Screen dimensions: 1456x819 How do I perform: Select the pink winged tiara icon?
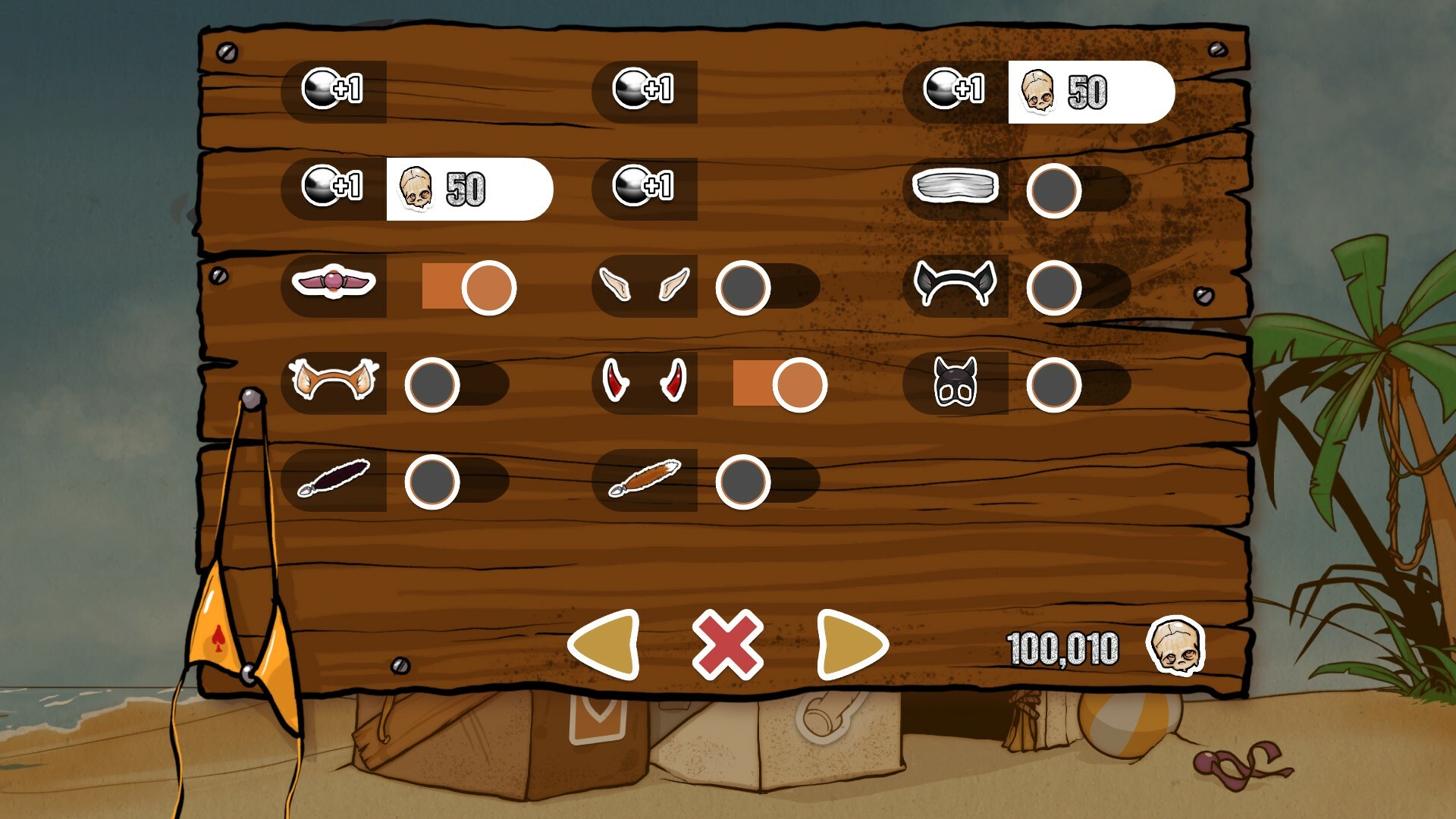click(x=334, y=284)
